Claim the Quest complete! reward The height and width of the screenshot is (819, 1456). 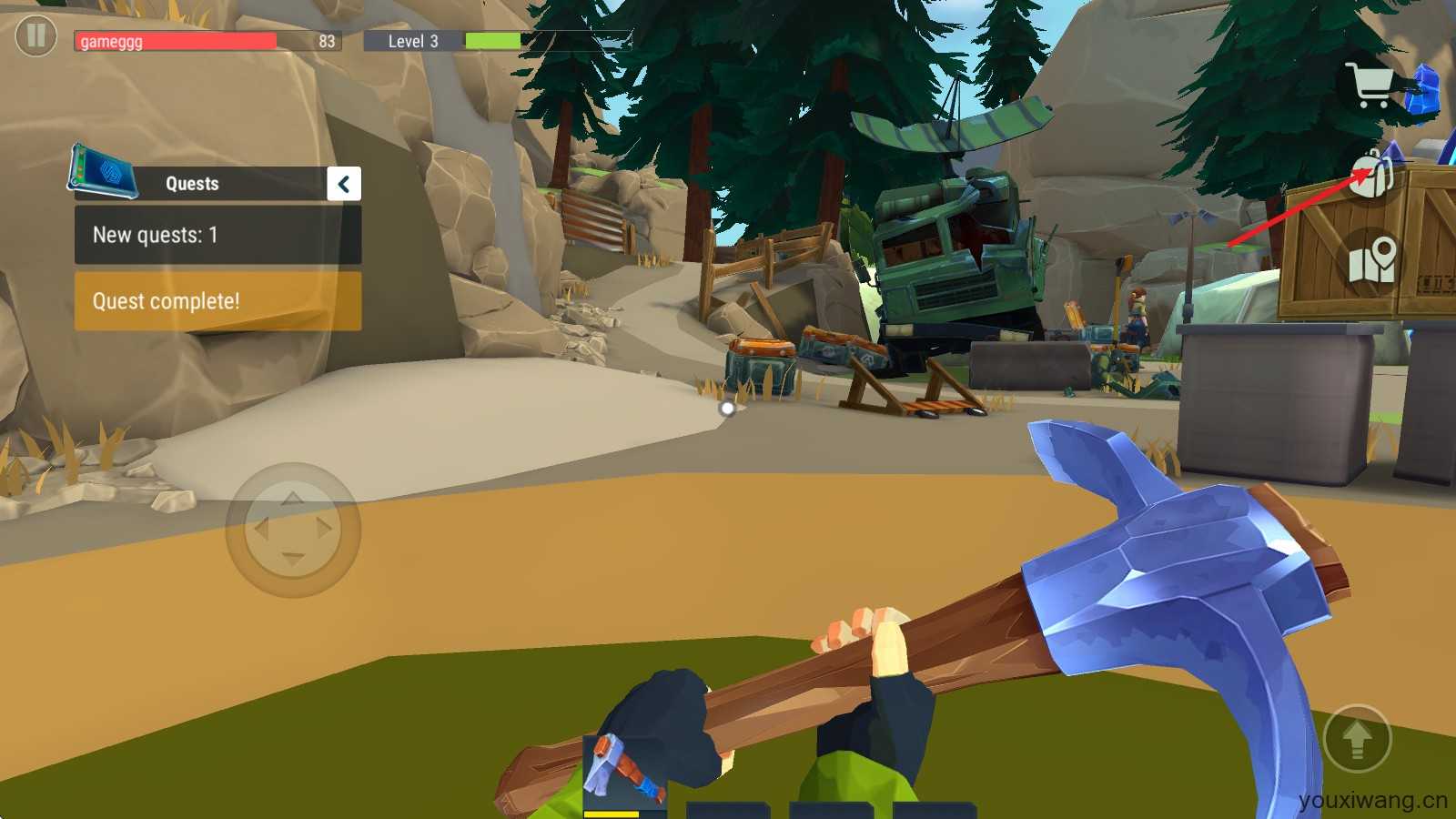tap(217, 301)
